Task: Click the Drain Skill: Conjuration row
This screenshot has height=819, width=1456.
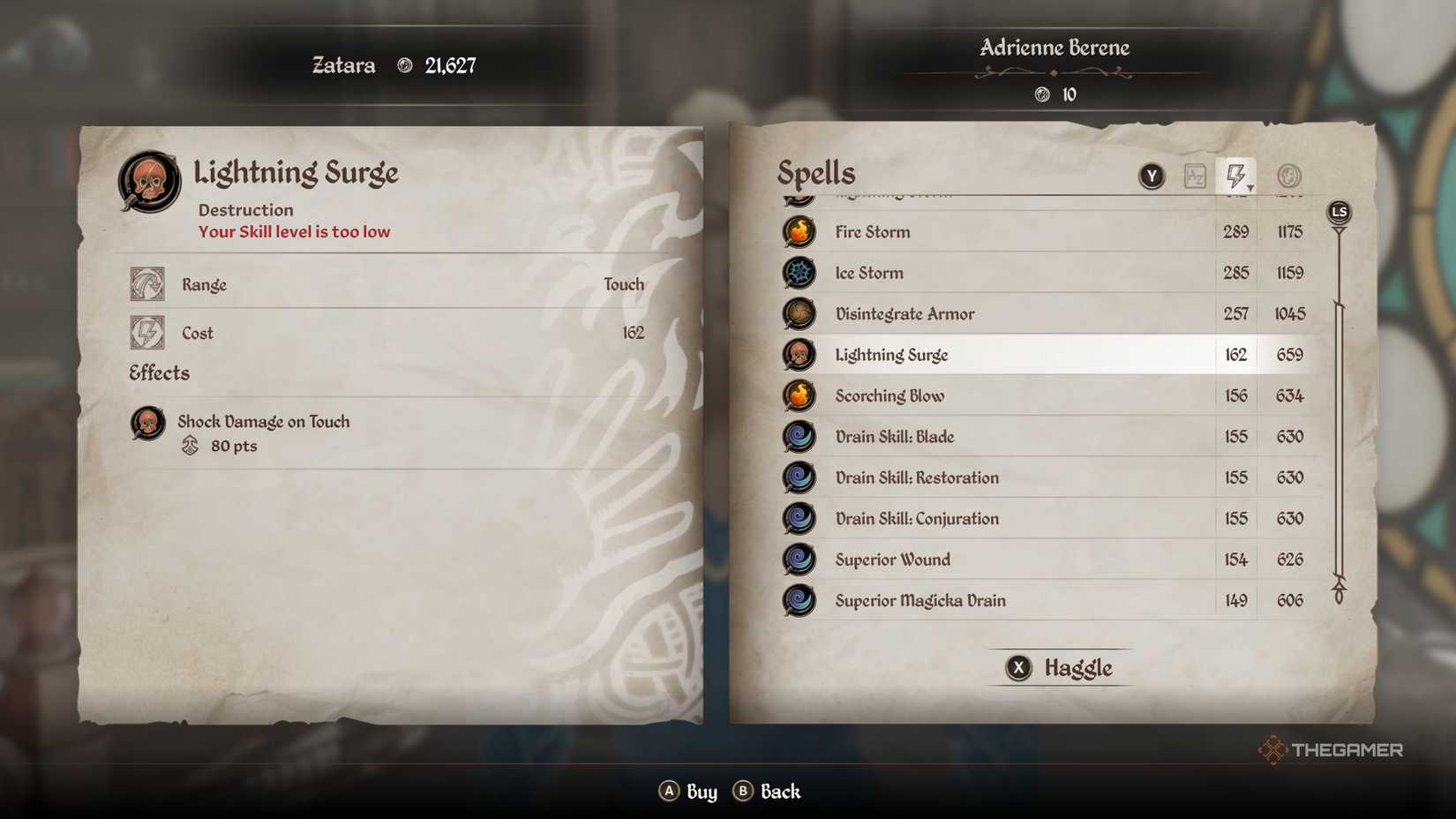Action: click(x=971, y=518)
